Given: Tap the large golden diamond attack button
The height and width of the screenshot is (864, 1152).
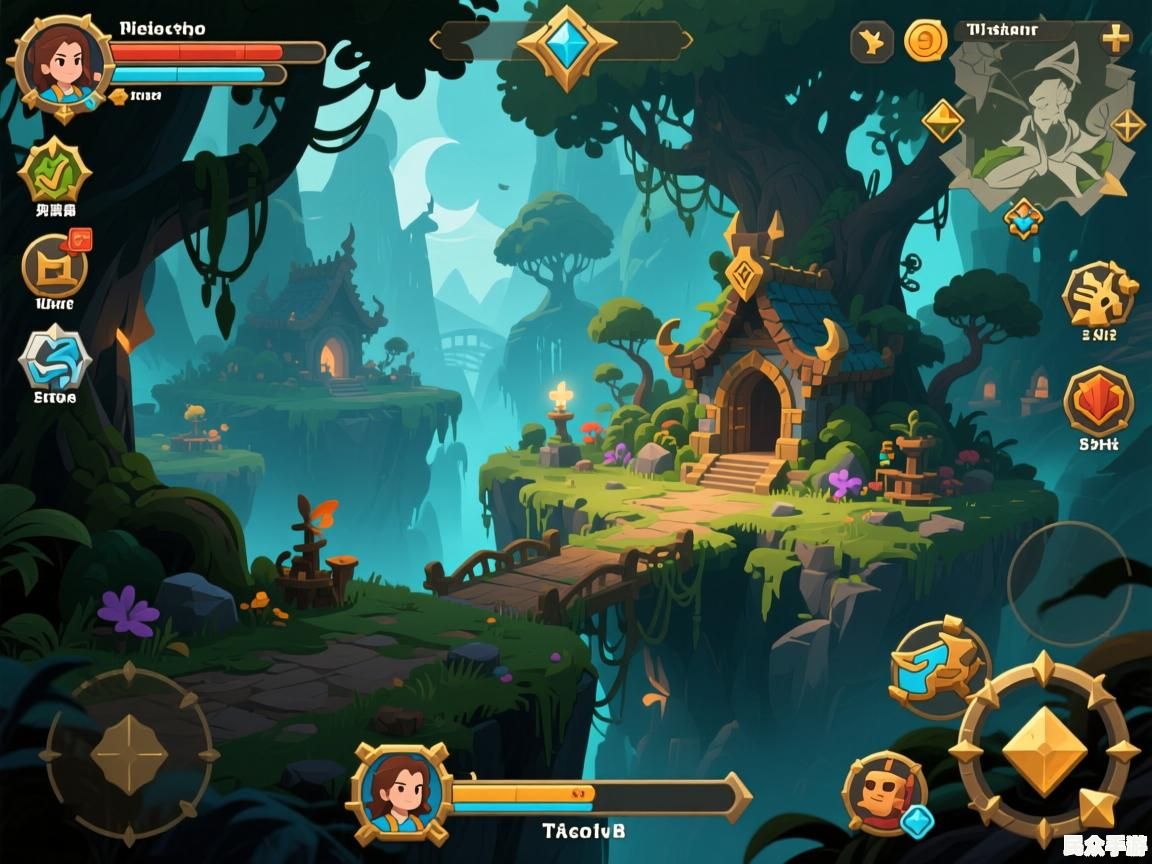Looking at the screenshot, I should pos(1043,750).
